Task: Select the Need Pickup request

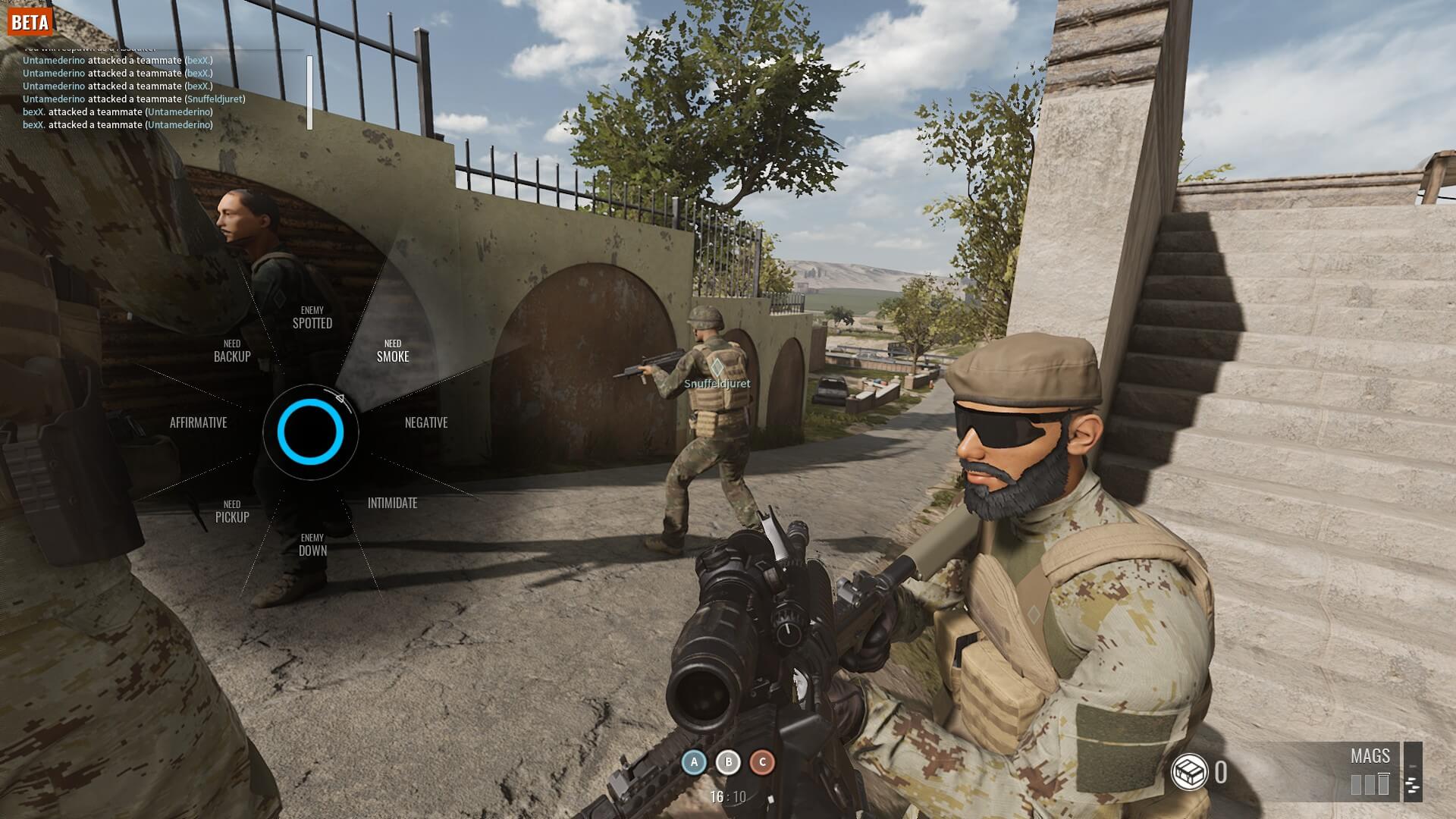Action: coord(232,513)
